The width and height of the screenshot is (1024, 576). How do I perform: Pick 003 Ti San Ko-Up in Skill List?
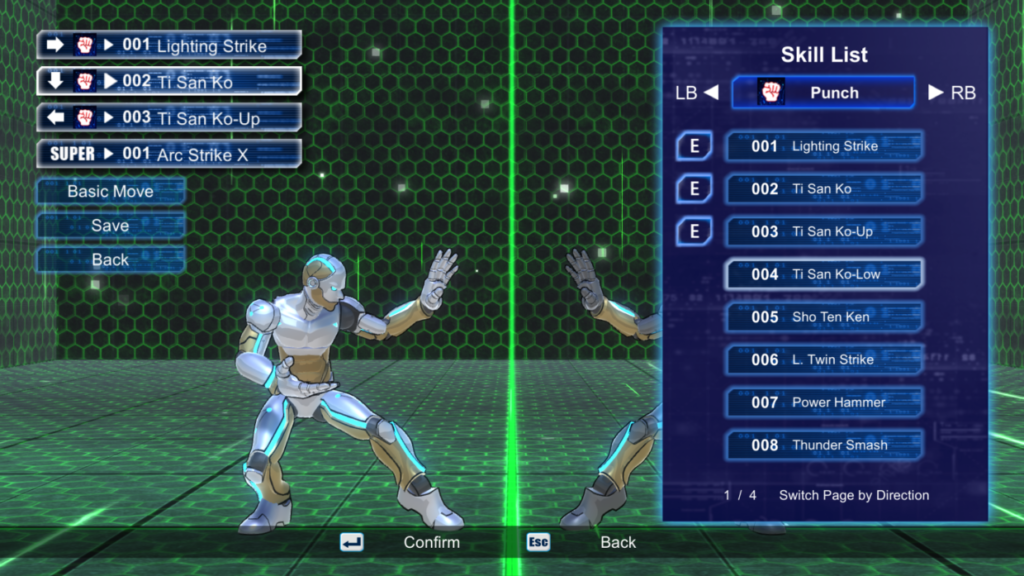(823, 231)
